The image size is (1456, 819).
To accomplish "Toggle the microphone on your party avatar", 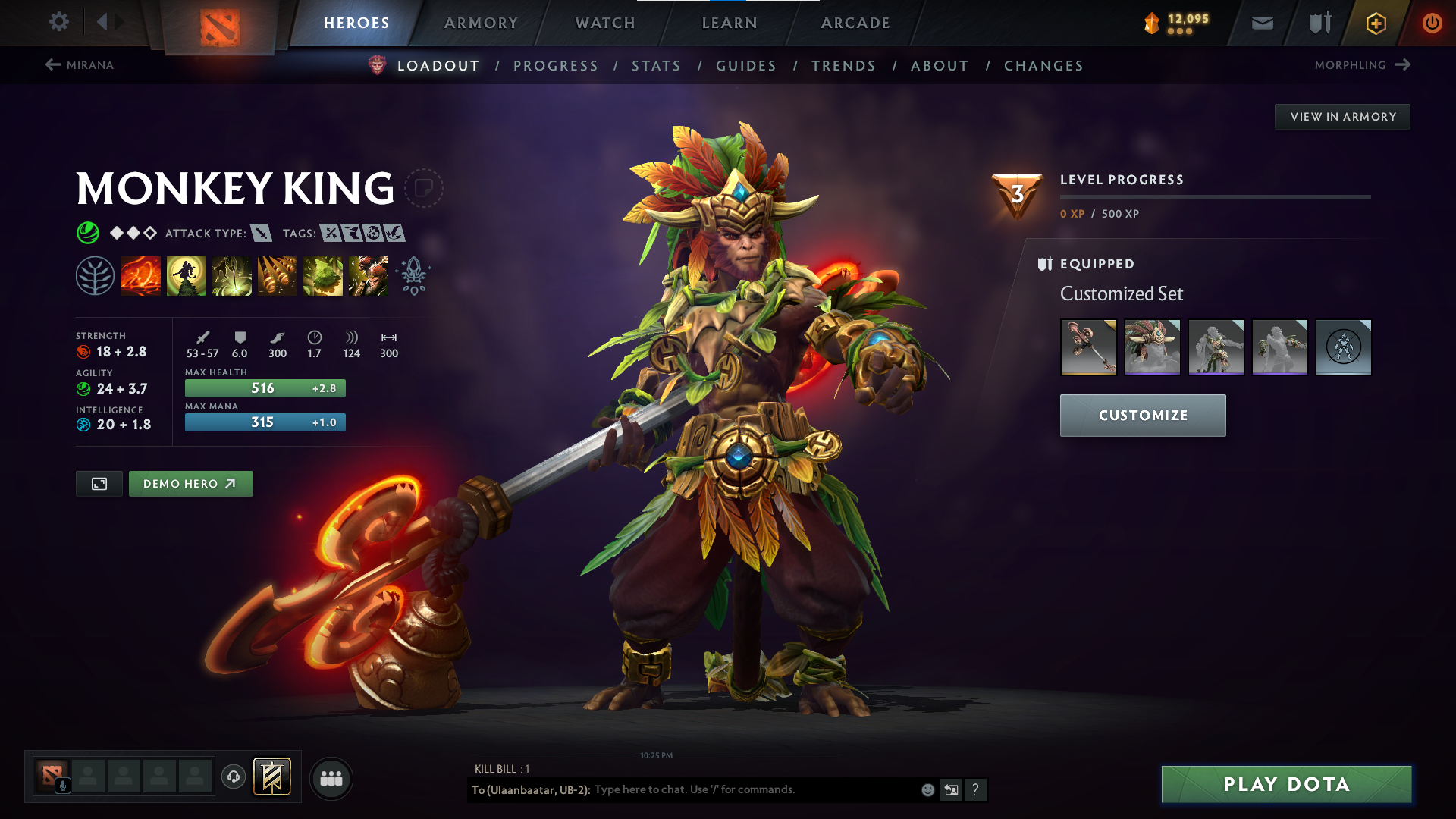I will coord(64,786).
